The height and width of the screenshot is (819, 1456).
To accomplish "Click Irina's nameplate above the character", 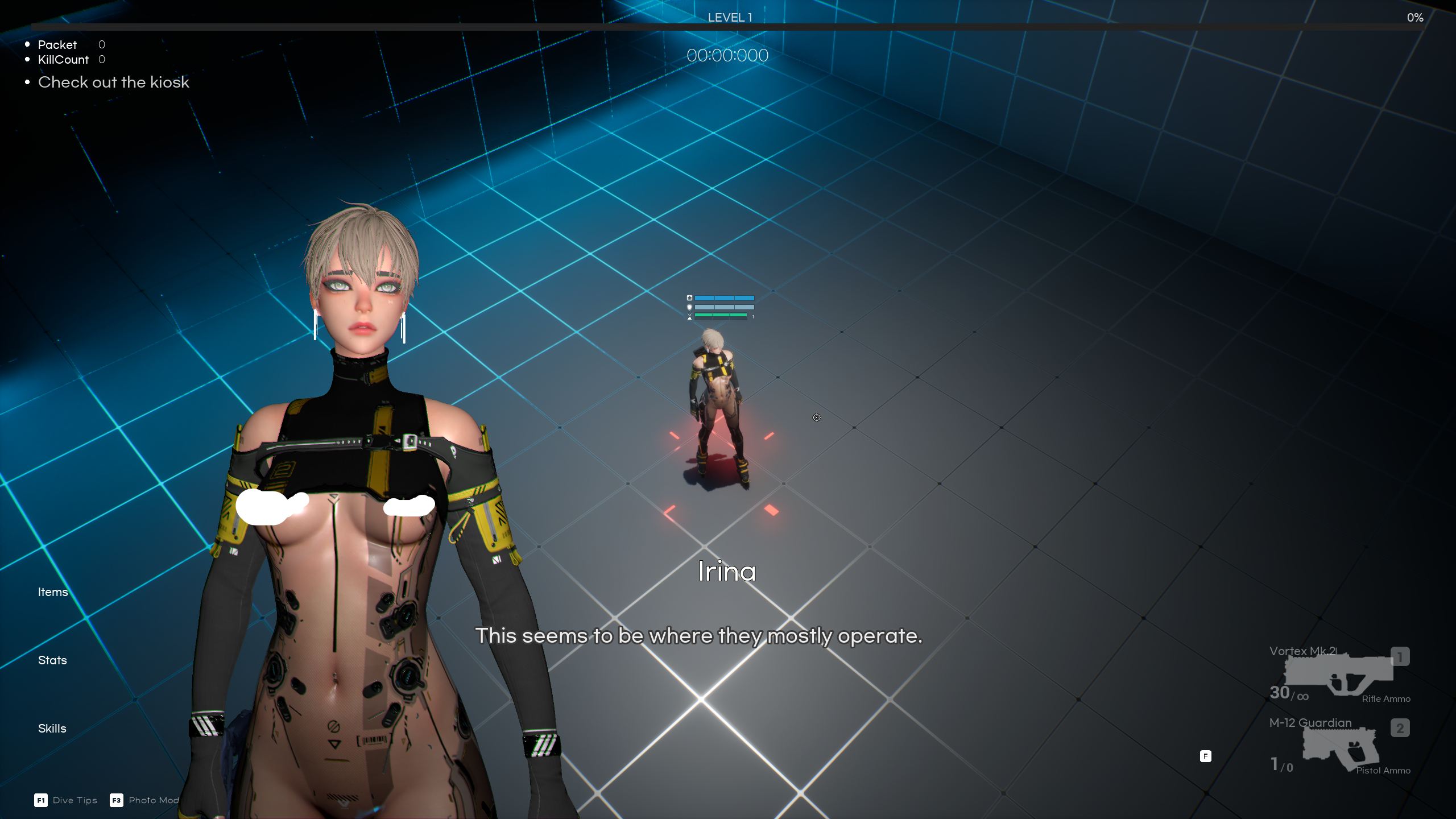I will coord(727,572).
